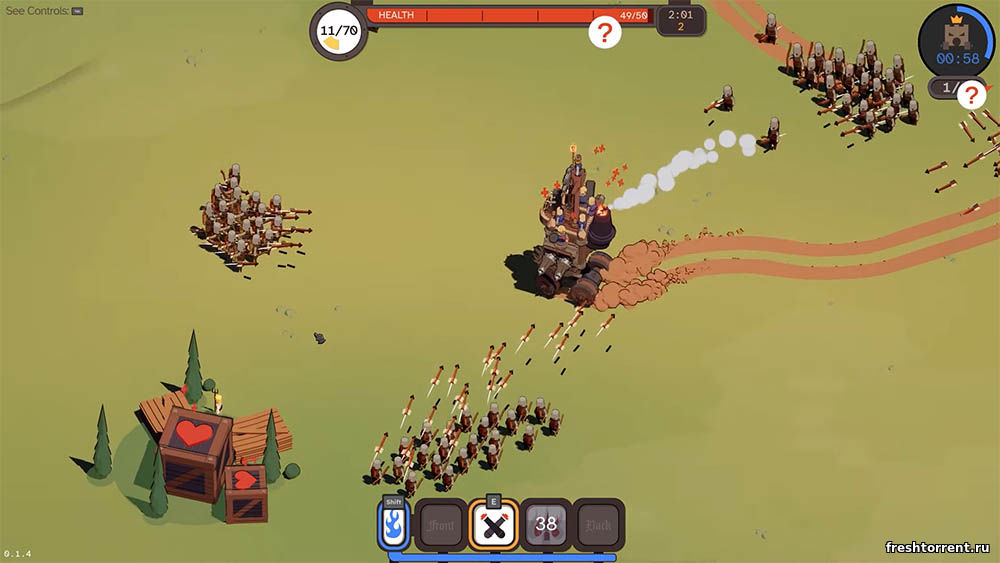Image resolution: width=1000 pixels, height=563 pixels.
Task: Select the empty Front weapon slot
Action: point(441,525)
